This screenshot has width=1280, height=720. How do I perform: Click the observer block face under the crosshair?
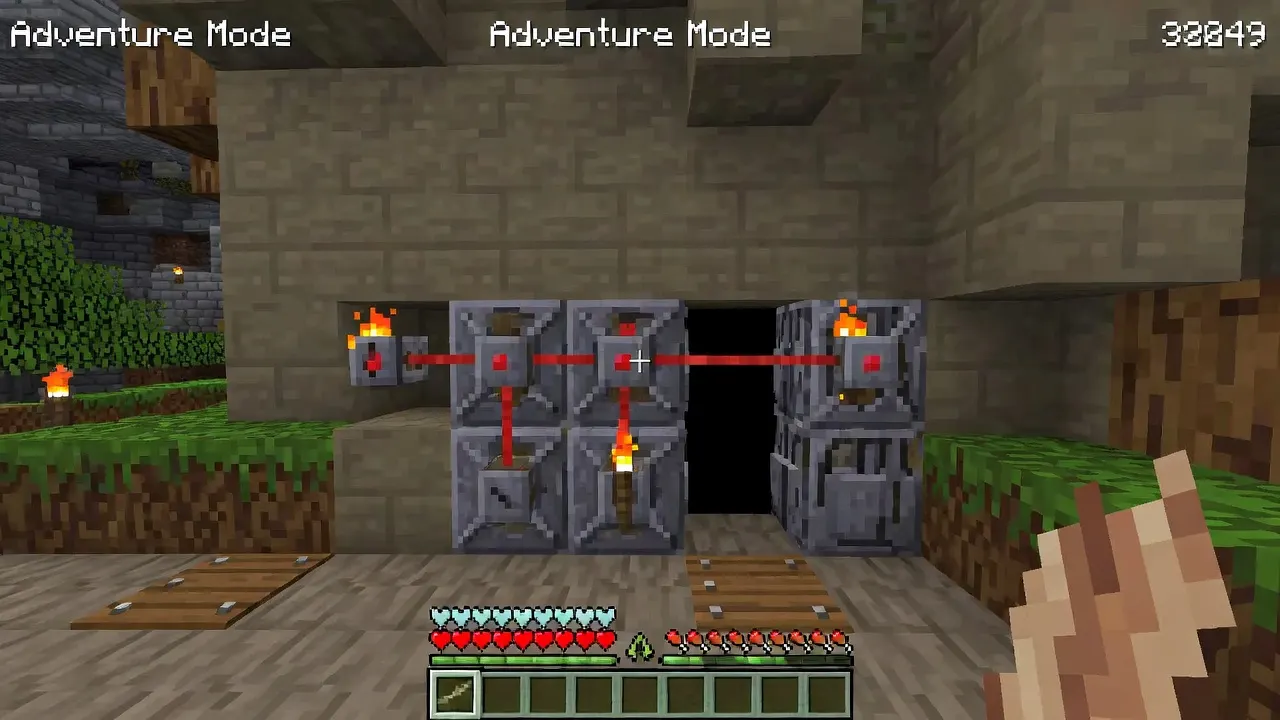(625, 361)
